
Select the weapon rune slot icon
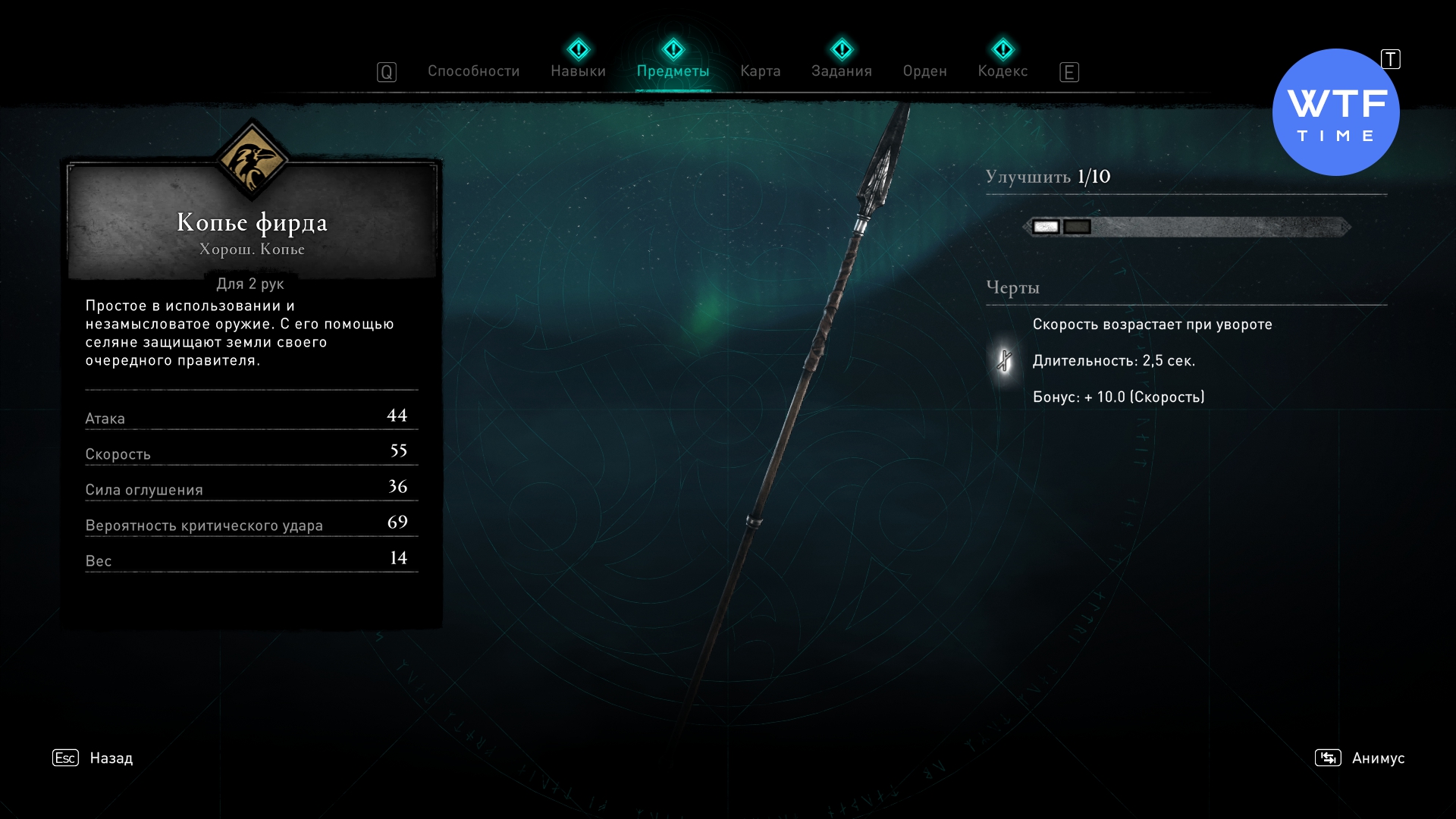(1004, 361)
